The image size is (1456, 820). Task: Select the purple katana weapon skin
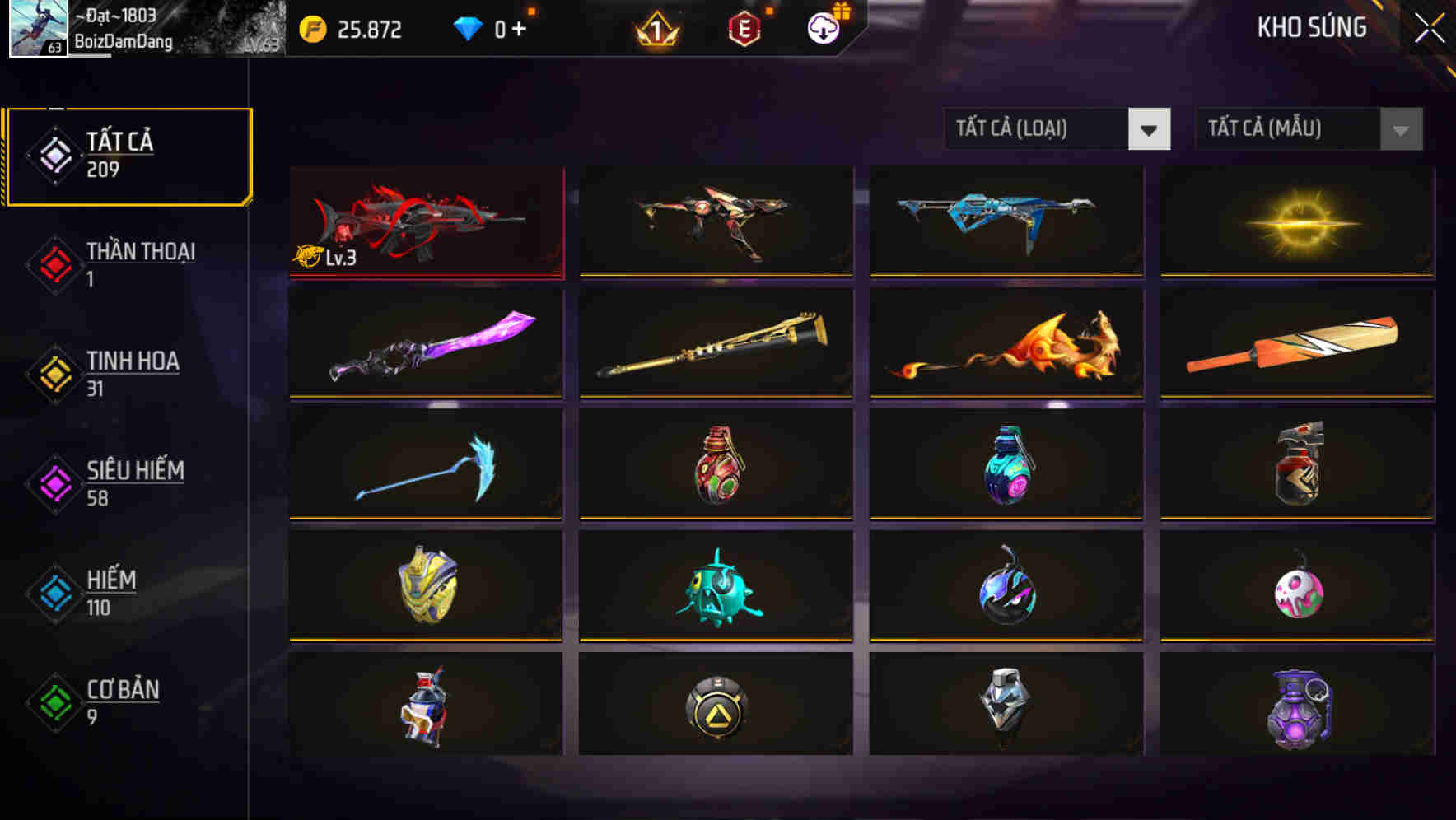click(x=425, y=344)
